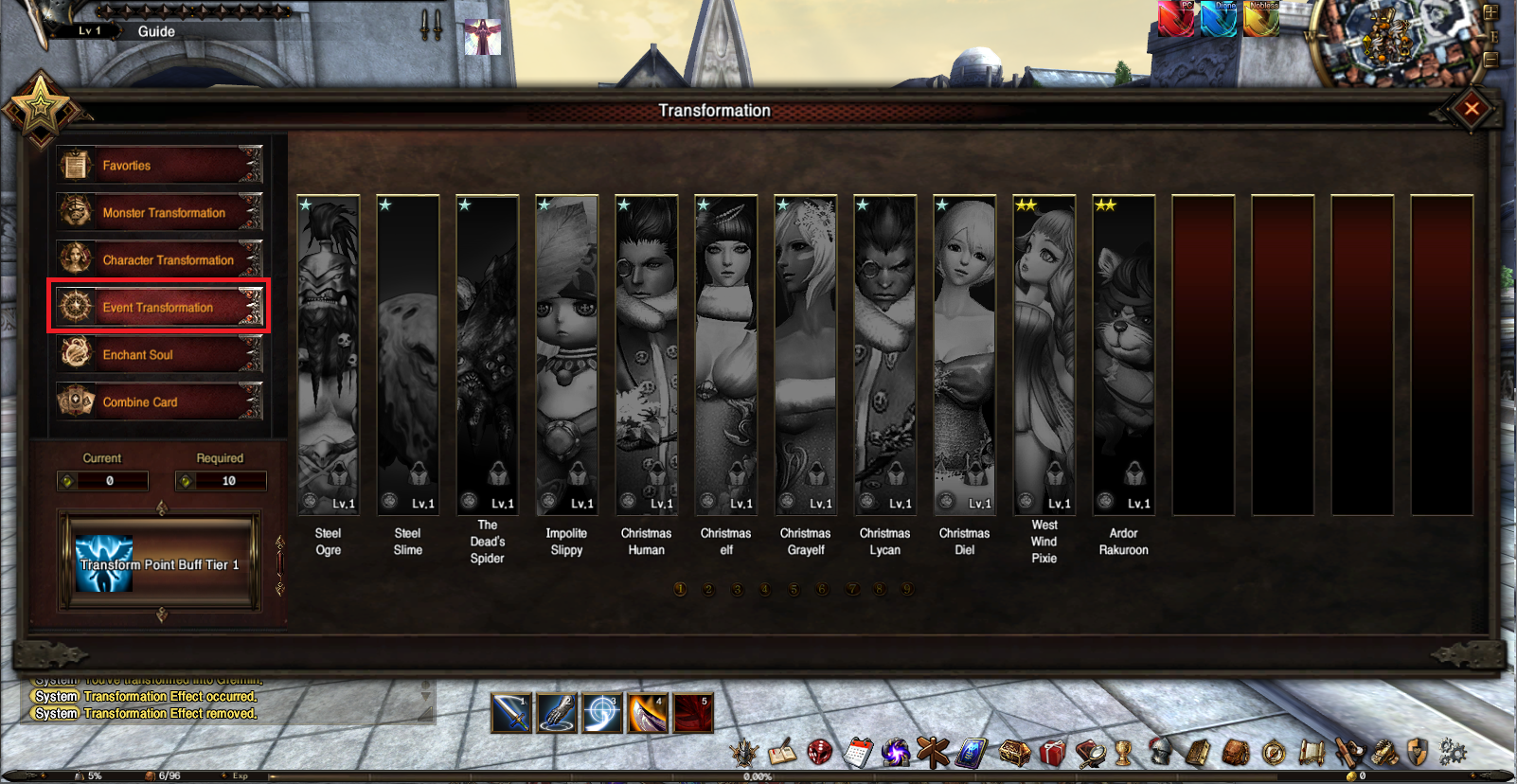Open the Enchant Soul section
Screen dimensions: 1517x784
click(159, 355)
